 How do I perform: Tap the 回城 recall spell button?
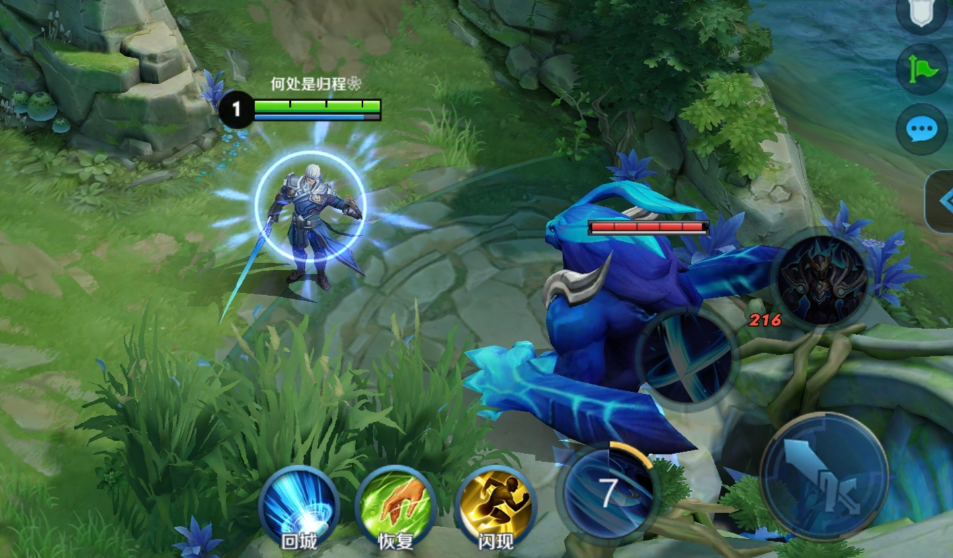coord(299,504)
